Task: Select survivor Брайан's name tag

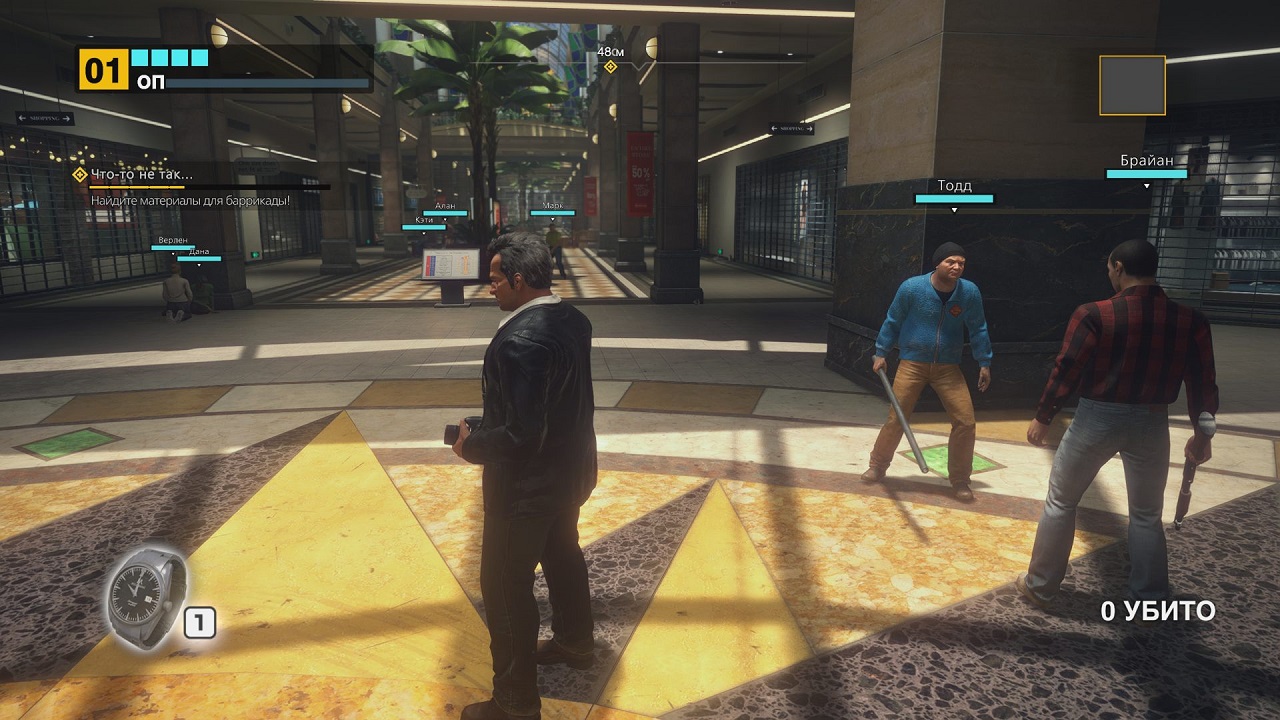Action: tap(1146, 160)
